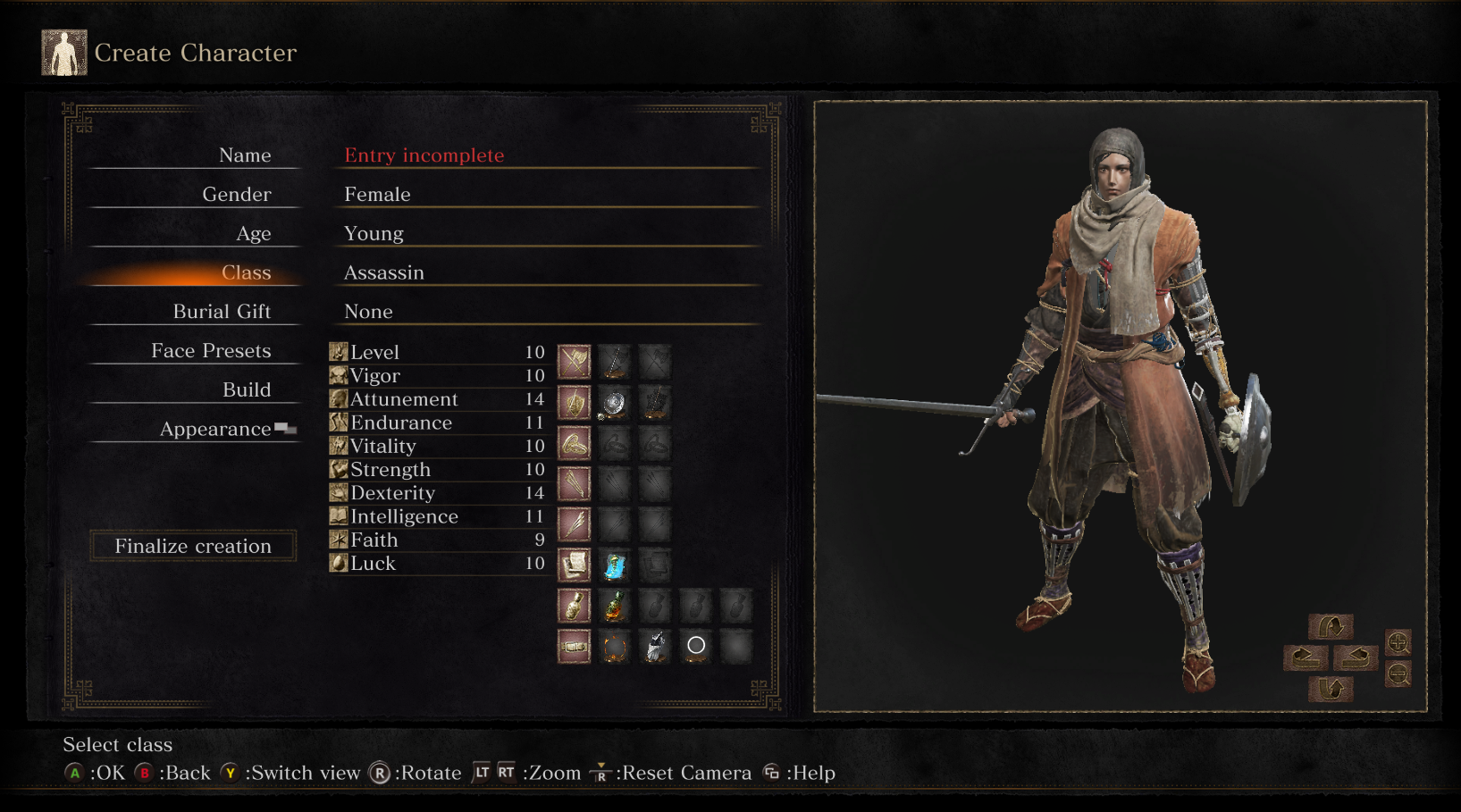Select the Name entry field

pos(424,155)
